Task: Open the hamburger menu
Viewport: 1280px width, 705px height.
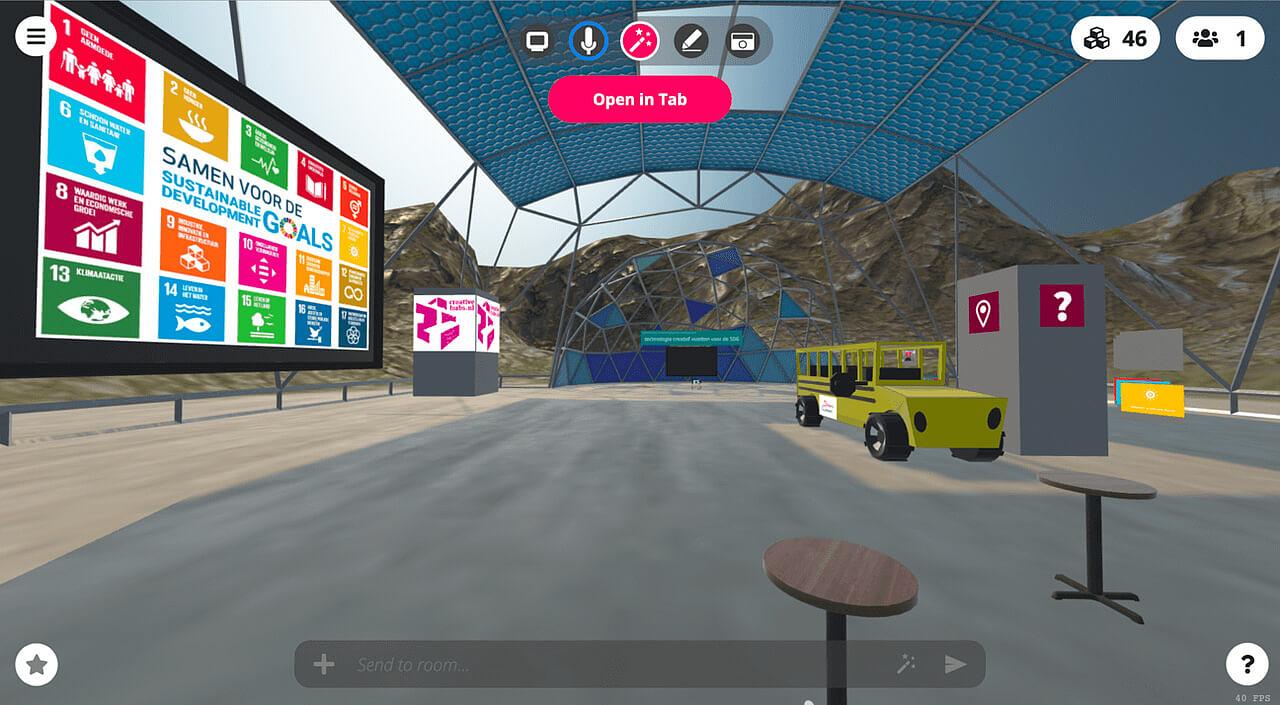Action: click(36, 37)
